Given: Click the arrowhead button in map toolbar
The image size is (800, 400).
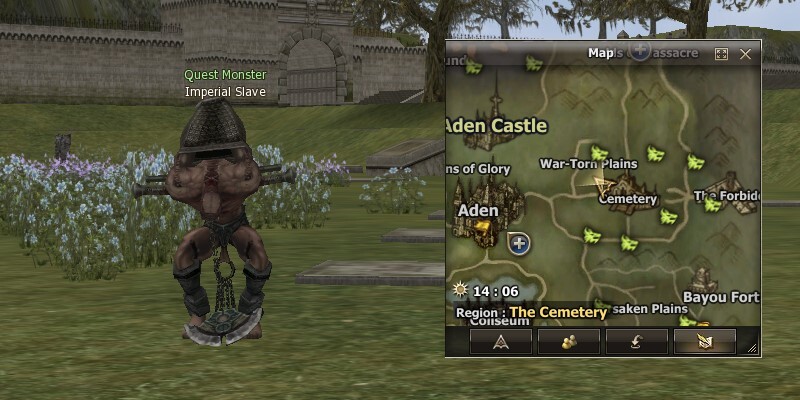Looking at the screenshot, I should [x=500, y=341].
